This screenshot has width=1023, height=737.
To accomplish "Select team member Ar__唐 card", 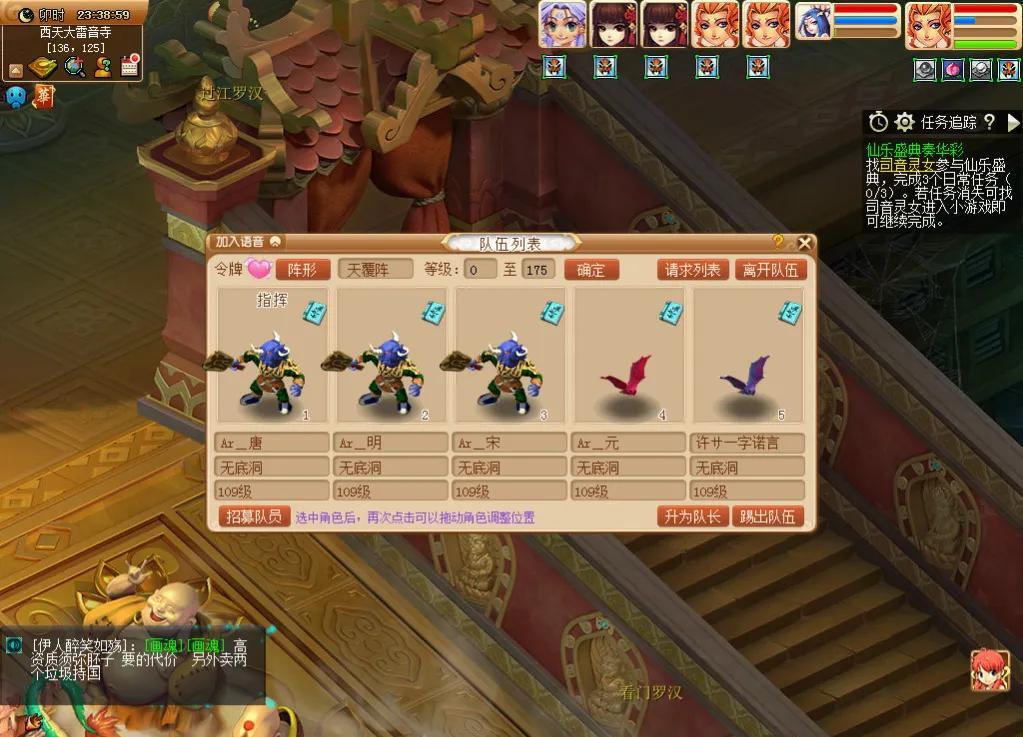I will click(x=272, y=357).
